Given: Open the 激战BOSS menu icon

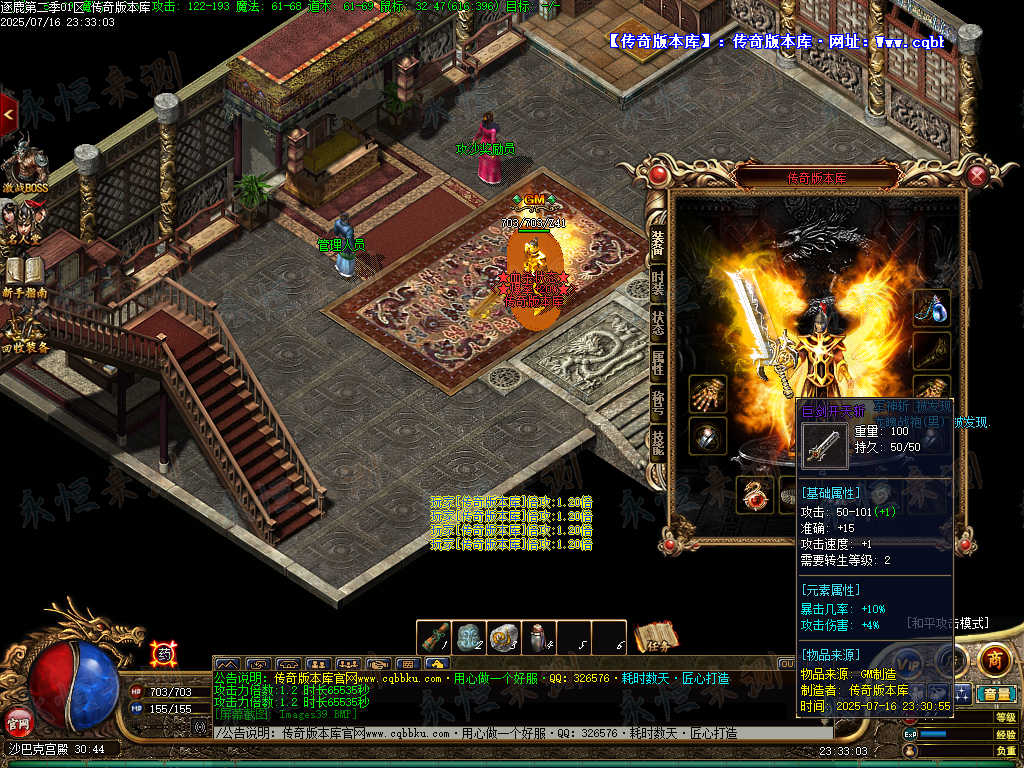Looking at the screenshot, I should (25, 168).
